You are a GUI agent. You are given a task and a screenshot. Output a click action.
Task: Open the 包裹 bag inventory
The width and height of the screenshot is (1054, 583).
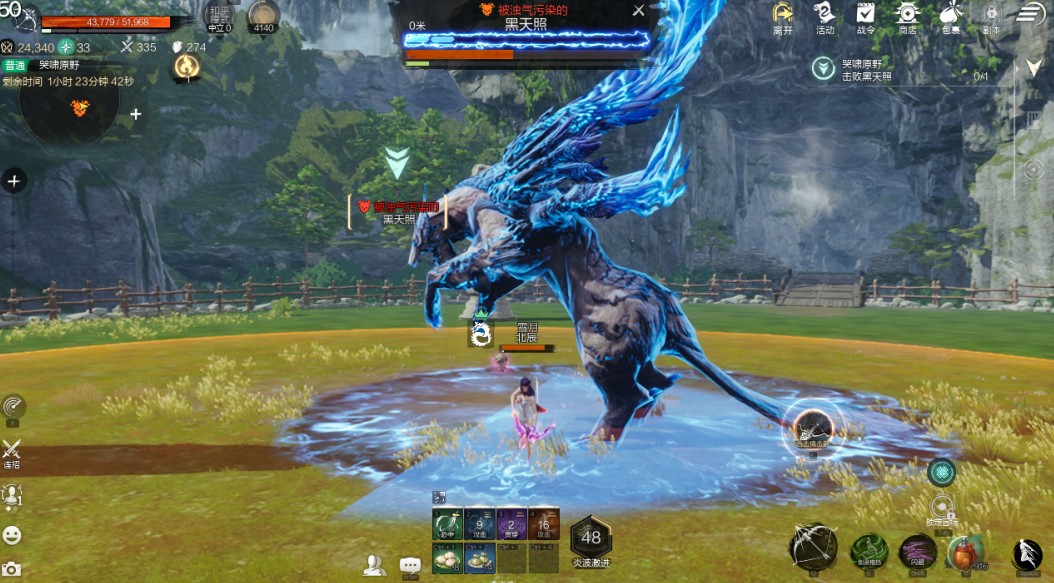949,16
